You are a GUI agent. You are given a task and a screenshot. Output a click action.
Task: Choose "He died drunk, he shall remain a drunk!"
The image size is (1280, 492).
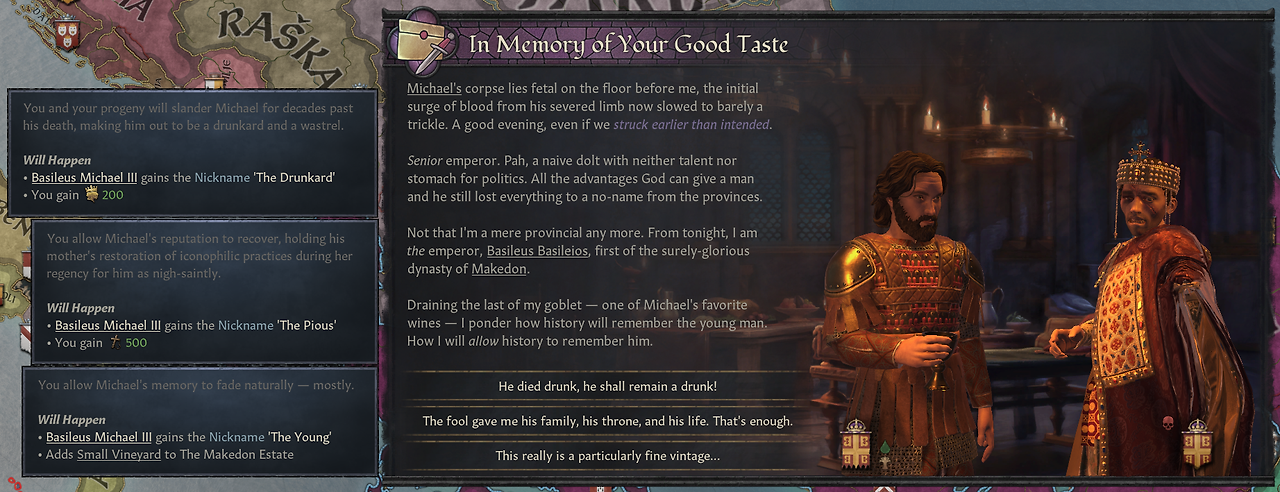[607, 386]
